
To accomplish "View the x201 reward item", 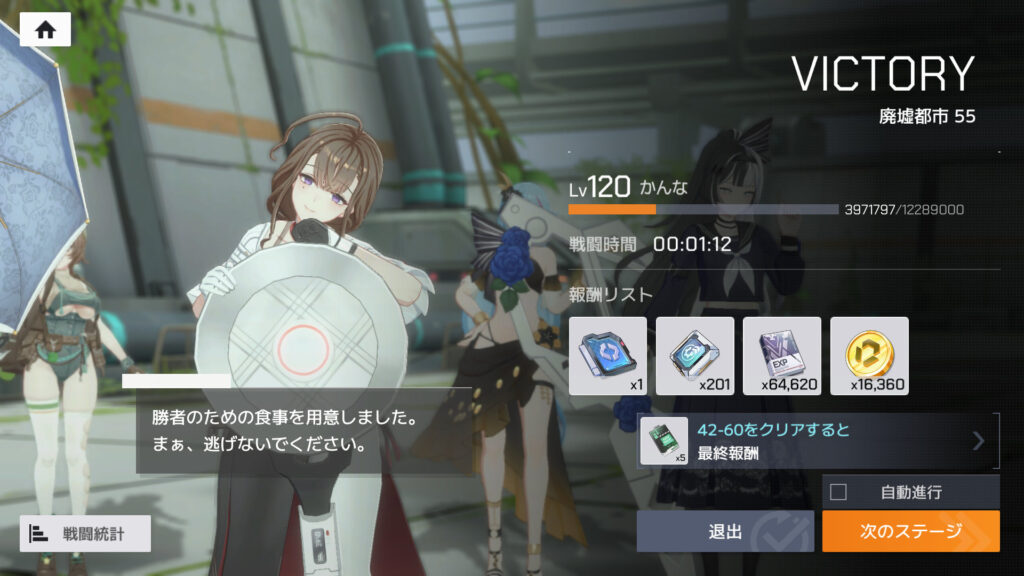I will (x=695, y=355).
